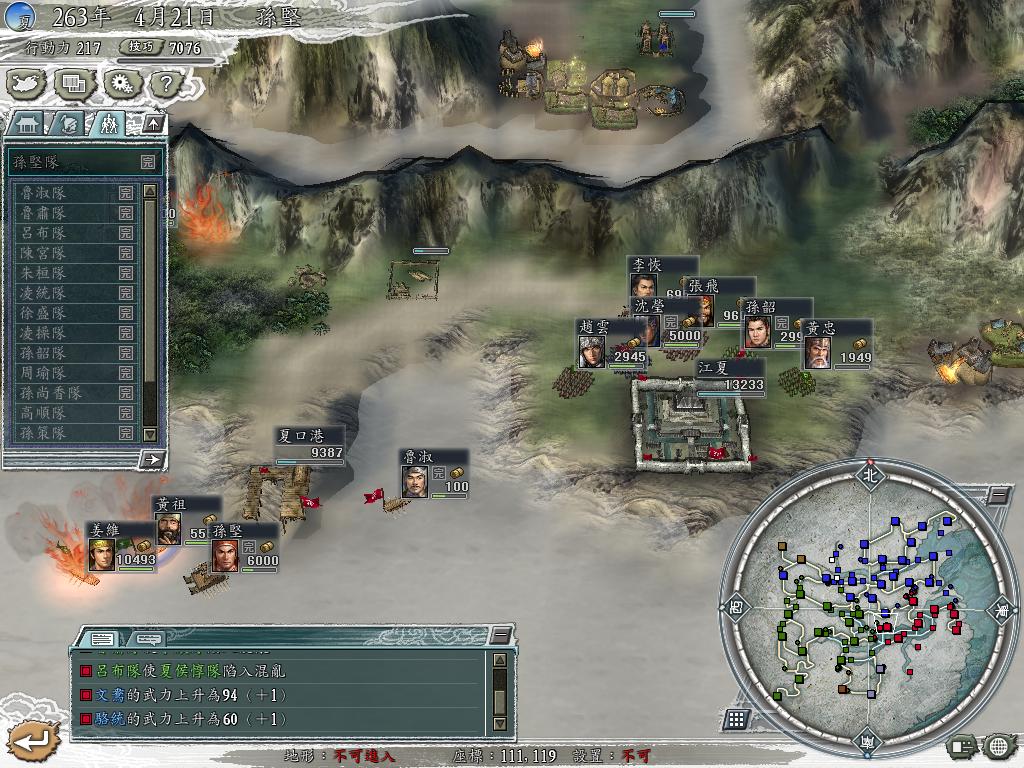This screenshot has width=1024, height=768.
Task: Open the China map overview button
Action: pyautogui.click(x=28, y=84)
